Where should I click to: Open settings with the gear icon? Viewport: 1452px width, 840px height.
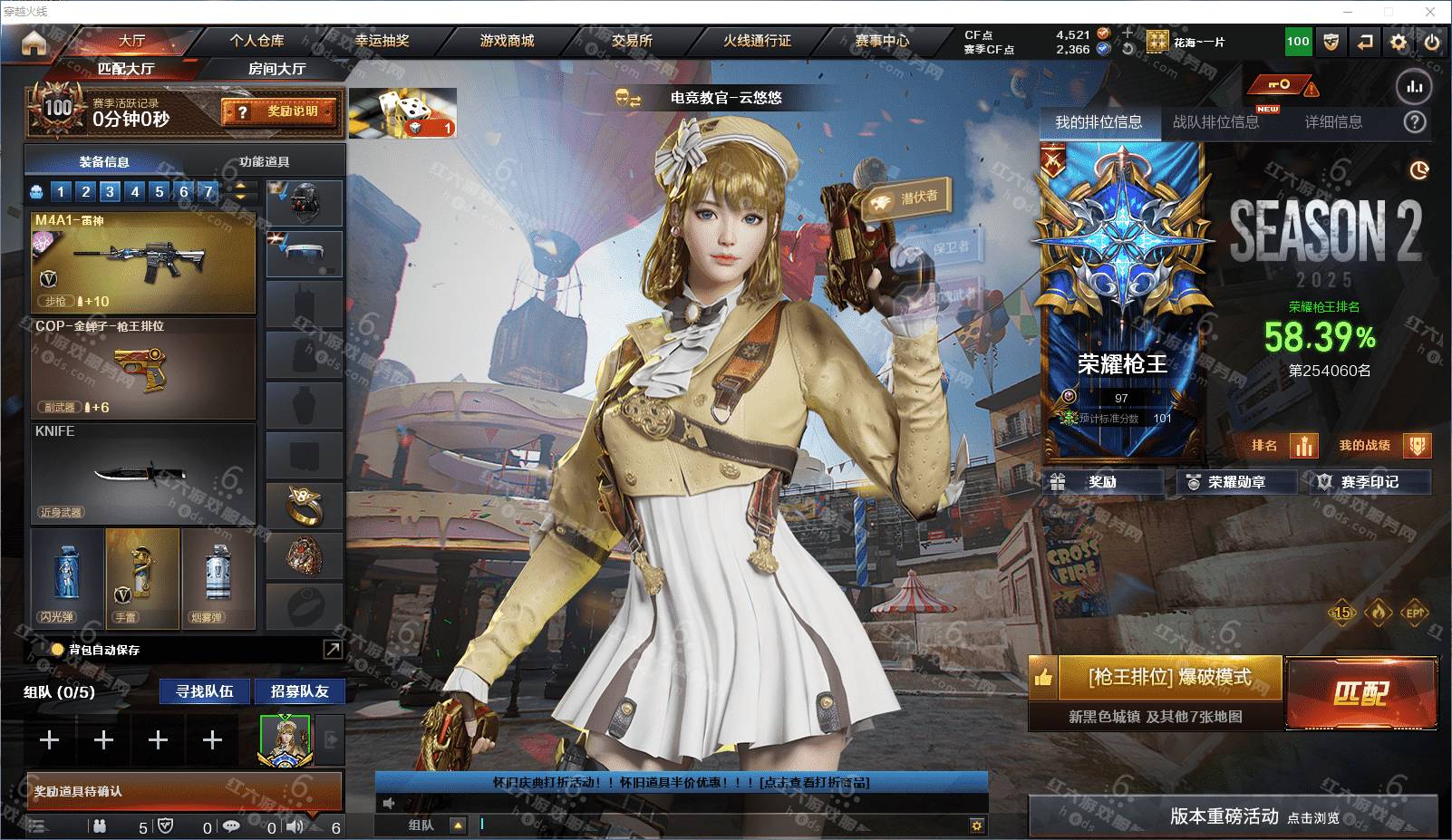(1399, 42)
